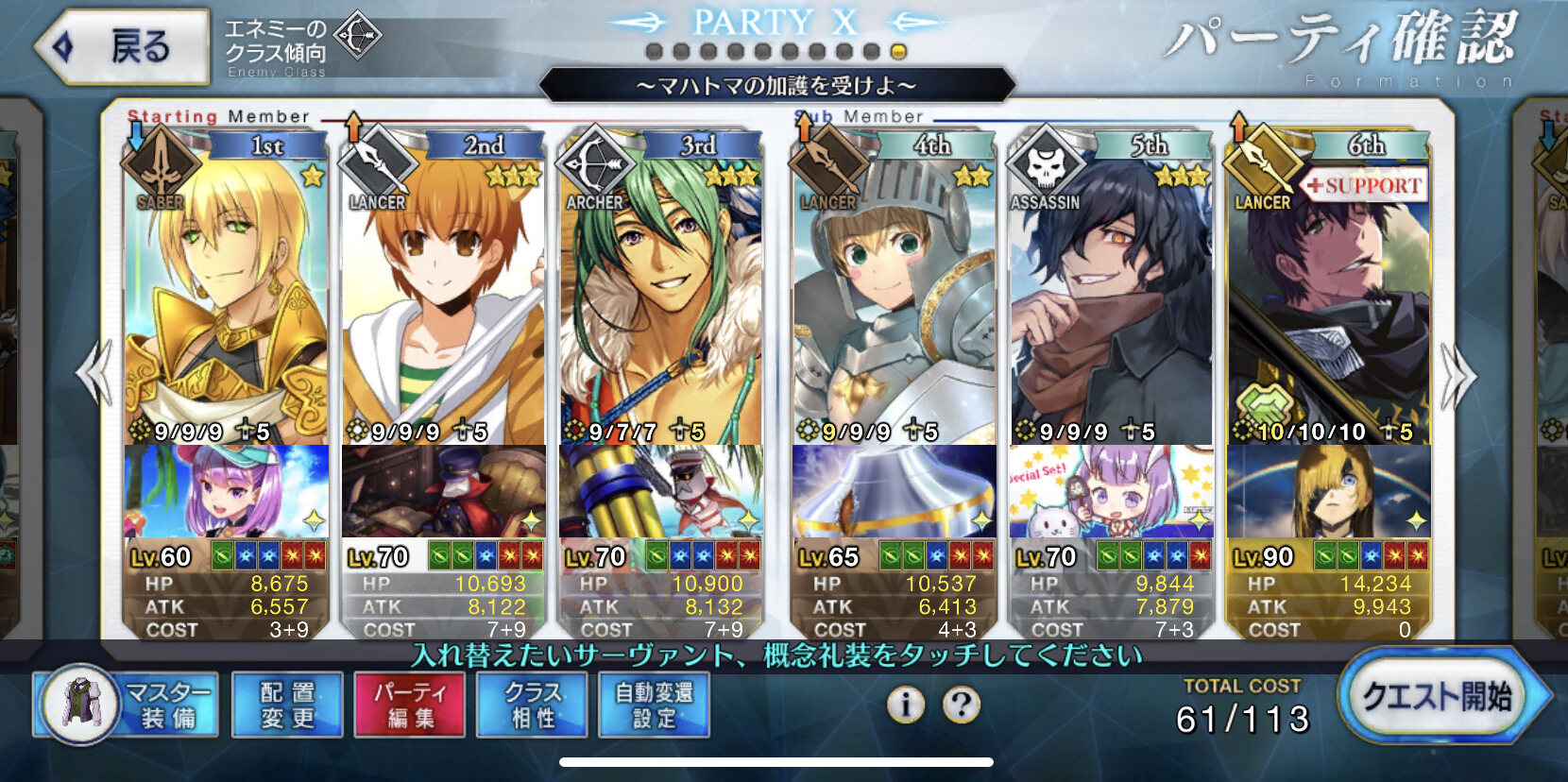Switch to the previous party with left arrow

(94, 374)
